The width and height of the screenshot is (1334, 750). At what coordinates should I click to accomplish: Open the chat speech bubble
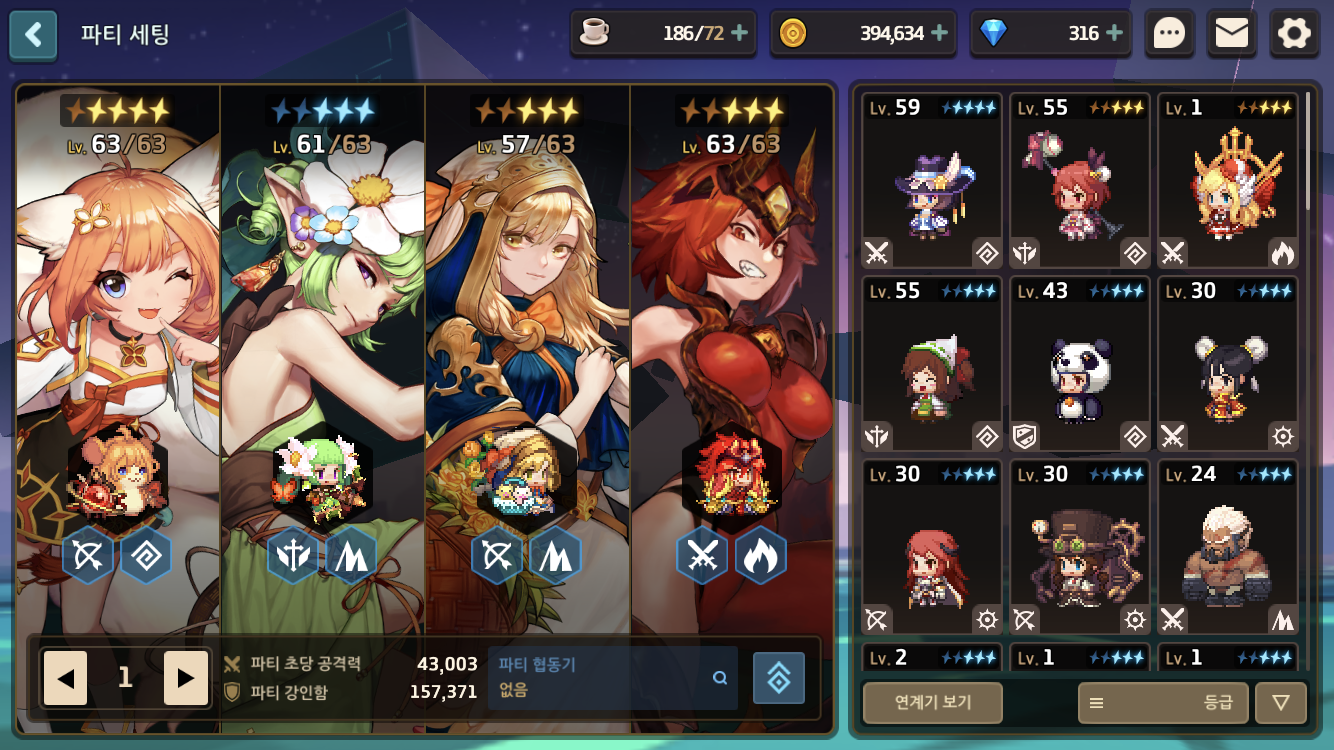coord(1169,34)
